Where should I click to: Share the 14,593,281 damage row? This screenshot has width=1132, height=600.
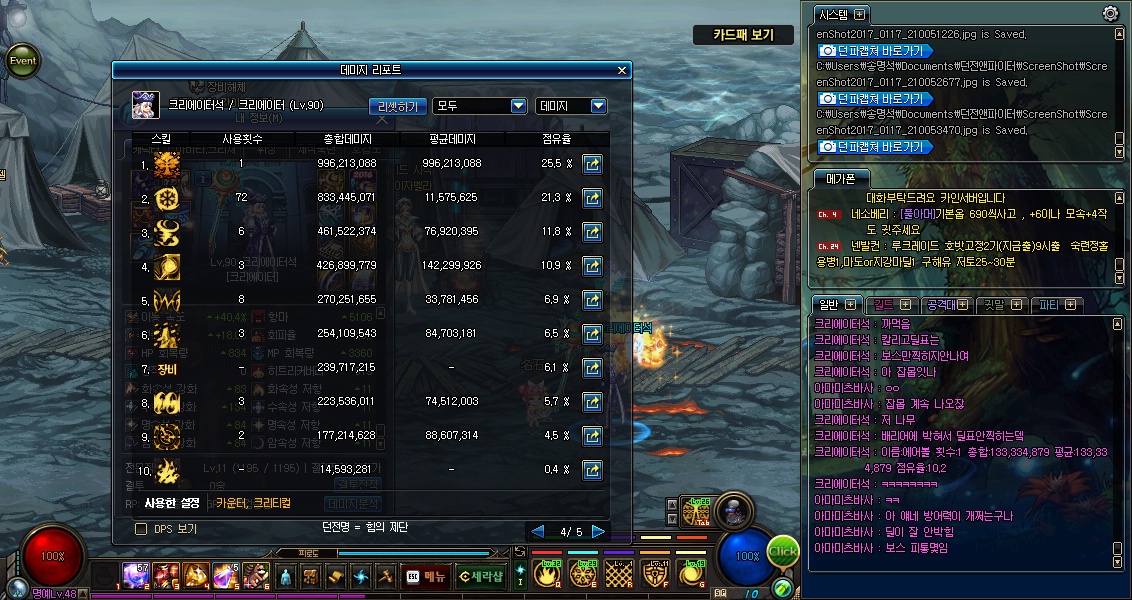(592, 469)
